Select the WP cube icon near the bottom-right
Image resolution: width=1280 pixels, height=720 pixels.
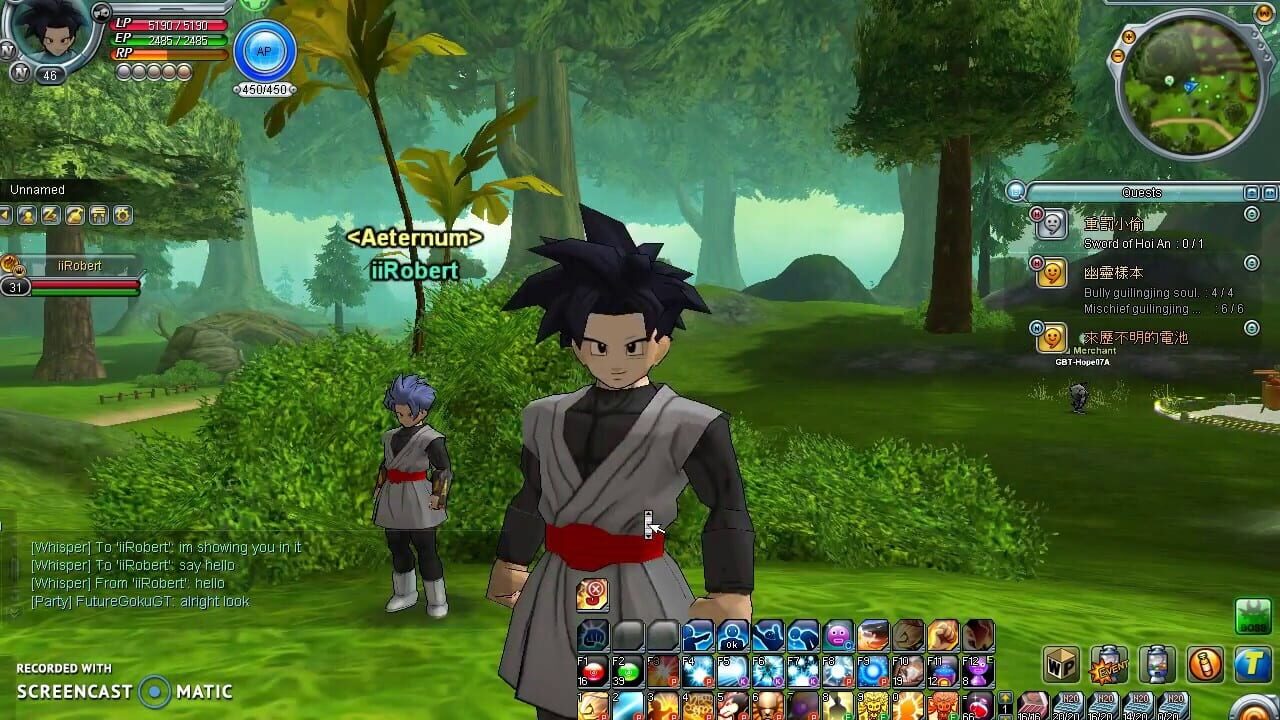(1061, 663)
